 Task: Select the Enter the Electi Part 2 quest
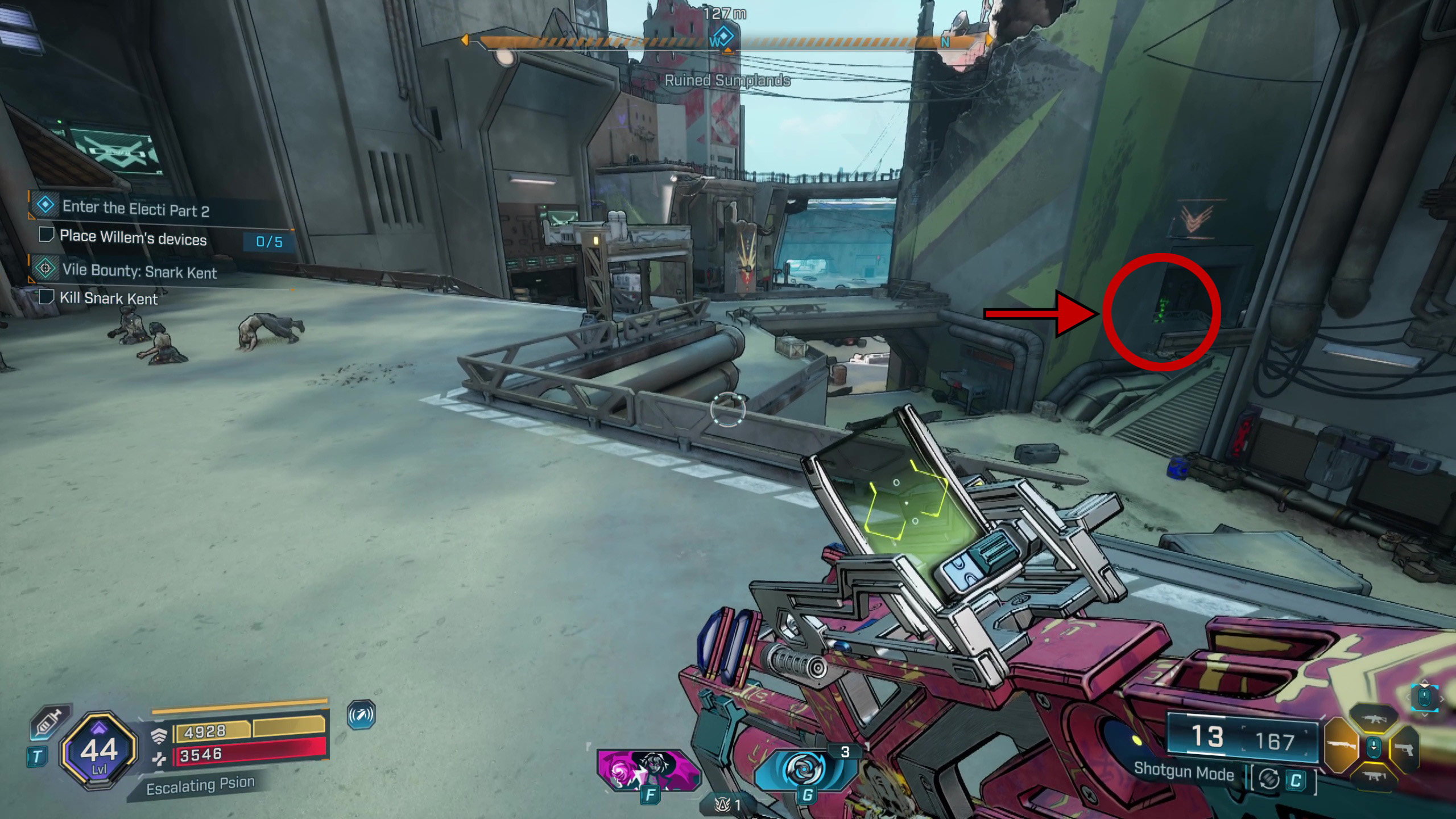click(x=135, y=208)
